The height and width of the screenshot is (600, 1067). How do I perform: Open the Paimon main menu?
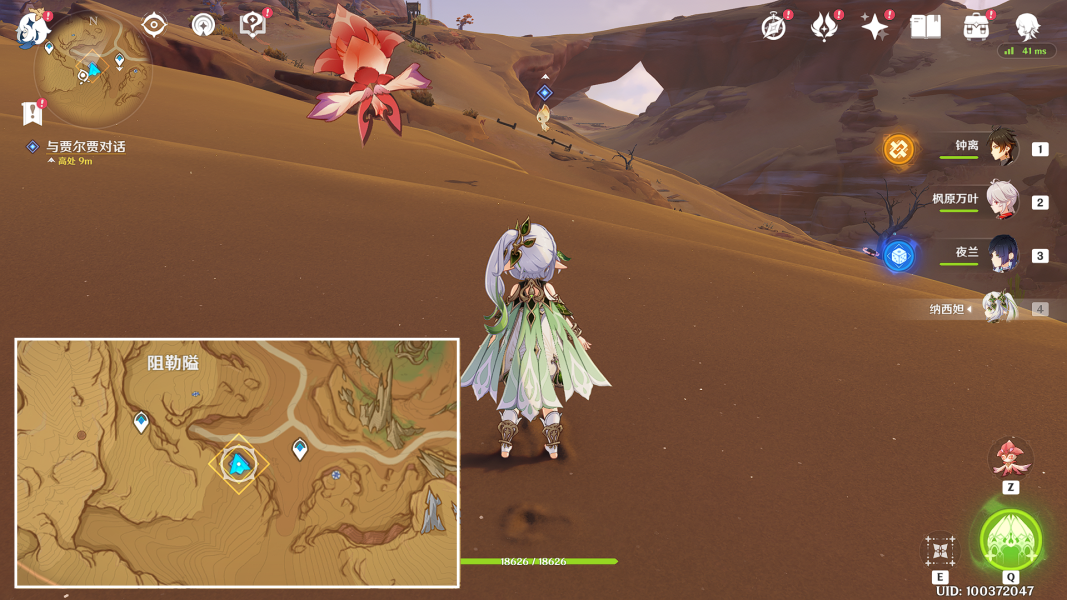pyautogui.click(x=33, y=28)
